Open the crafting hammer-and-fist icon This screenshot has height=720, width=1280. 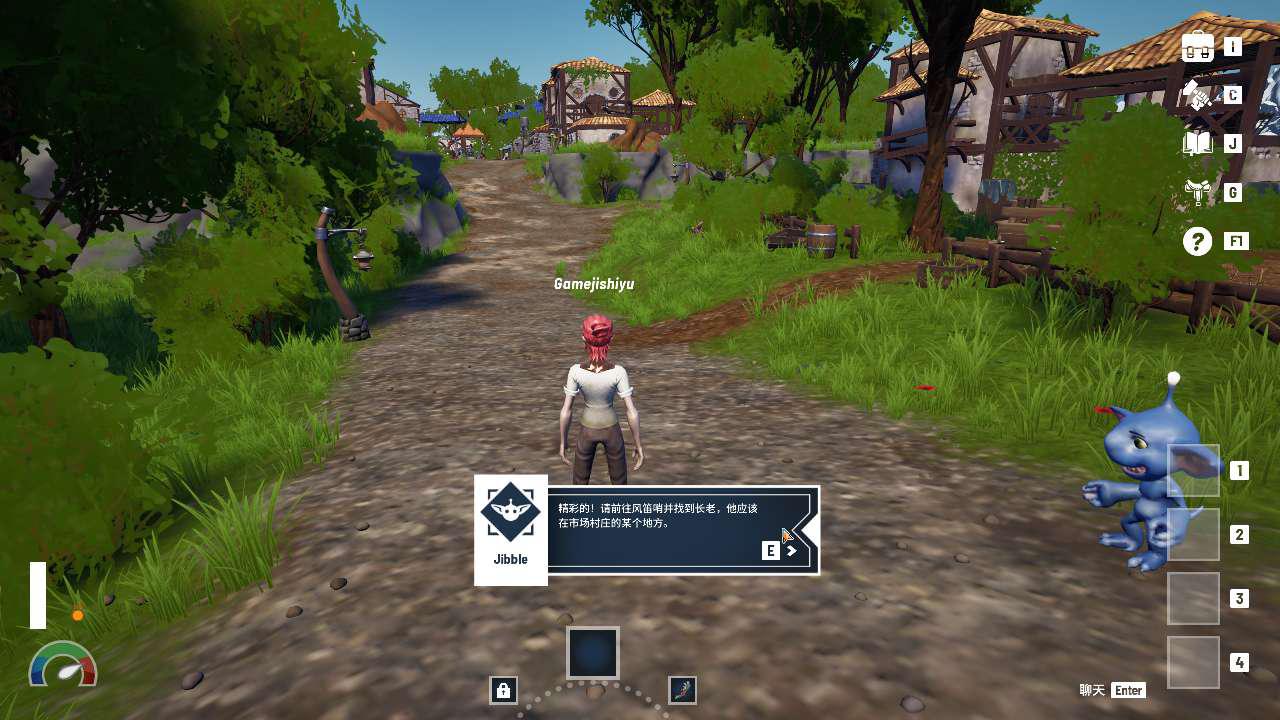pyautogui.click(x=1197, y=95)
